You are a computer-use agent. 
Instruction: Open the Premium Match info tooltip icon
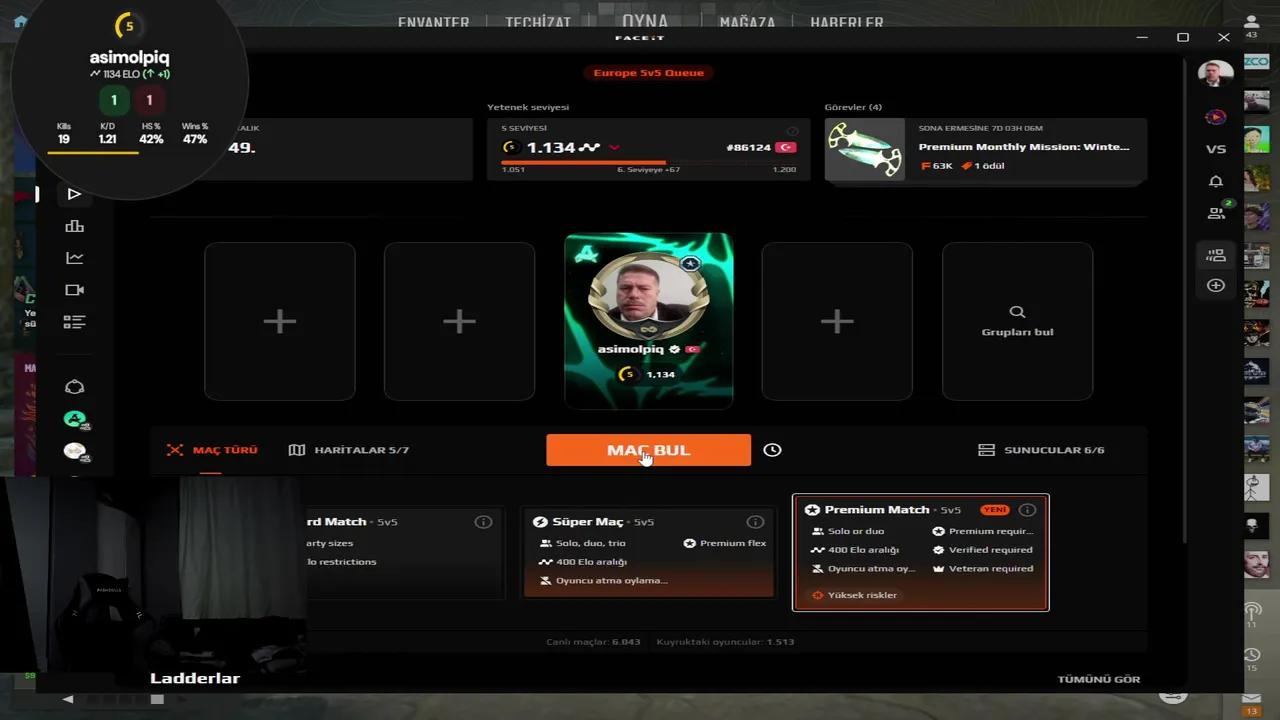(x=1027, y=509)
